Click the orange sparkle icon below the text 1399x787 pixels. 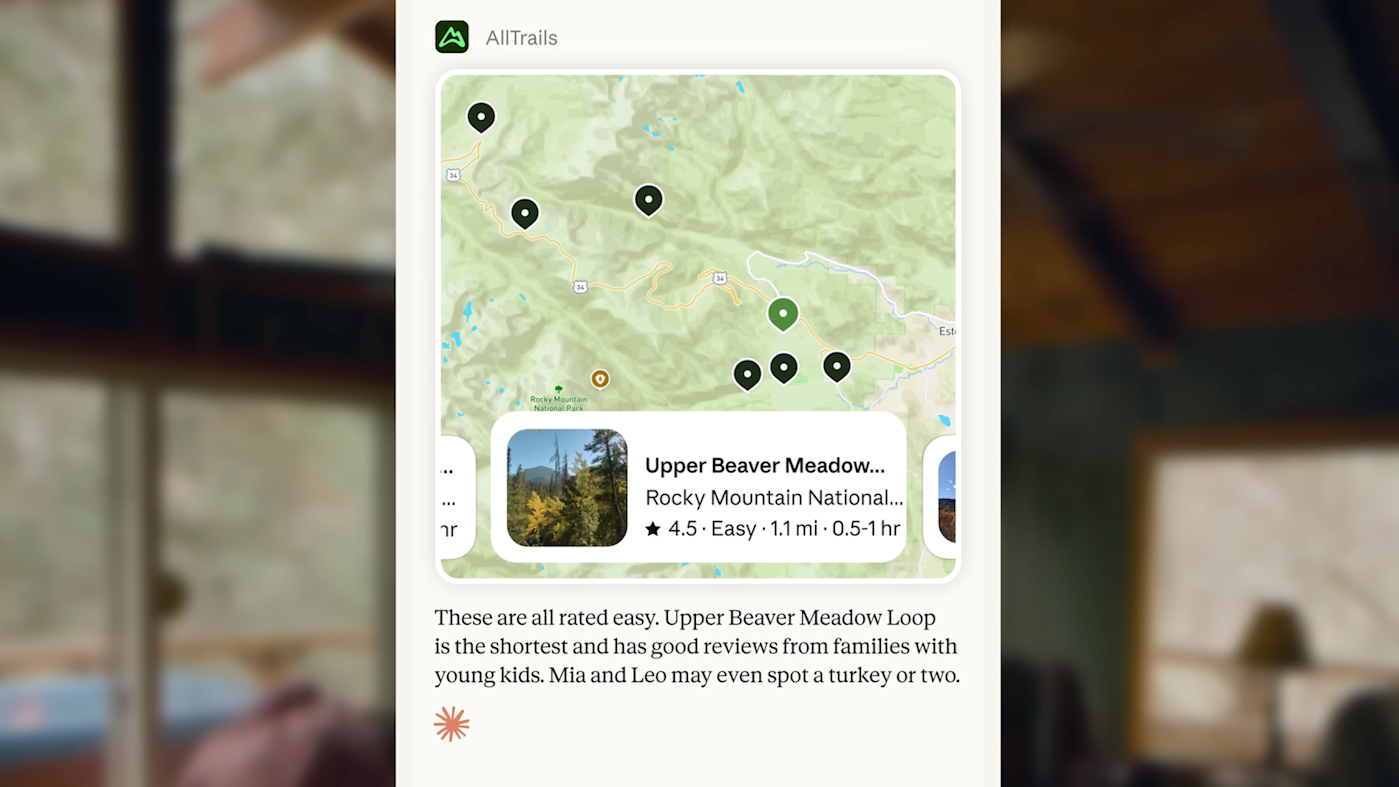point(451,723)
